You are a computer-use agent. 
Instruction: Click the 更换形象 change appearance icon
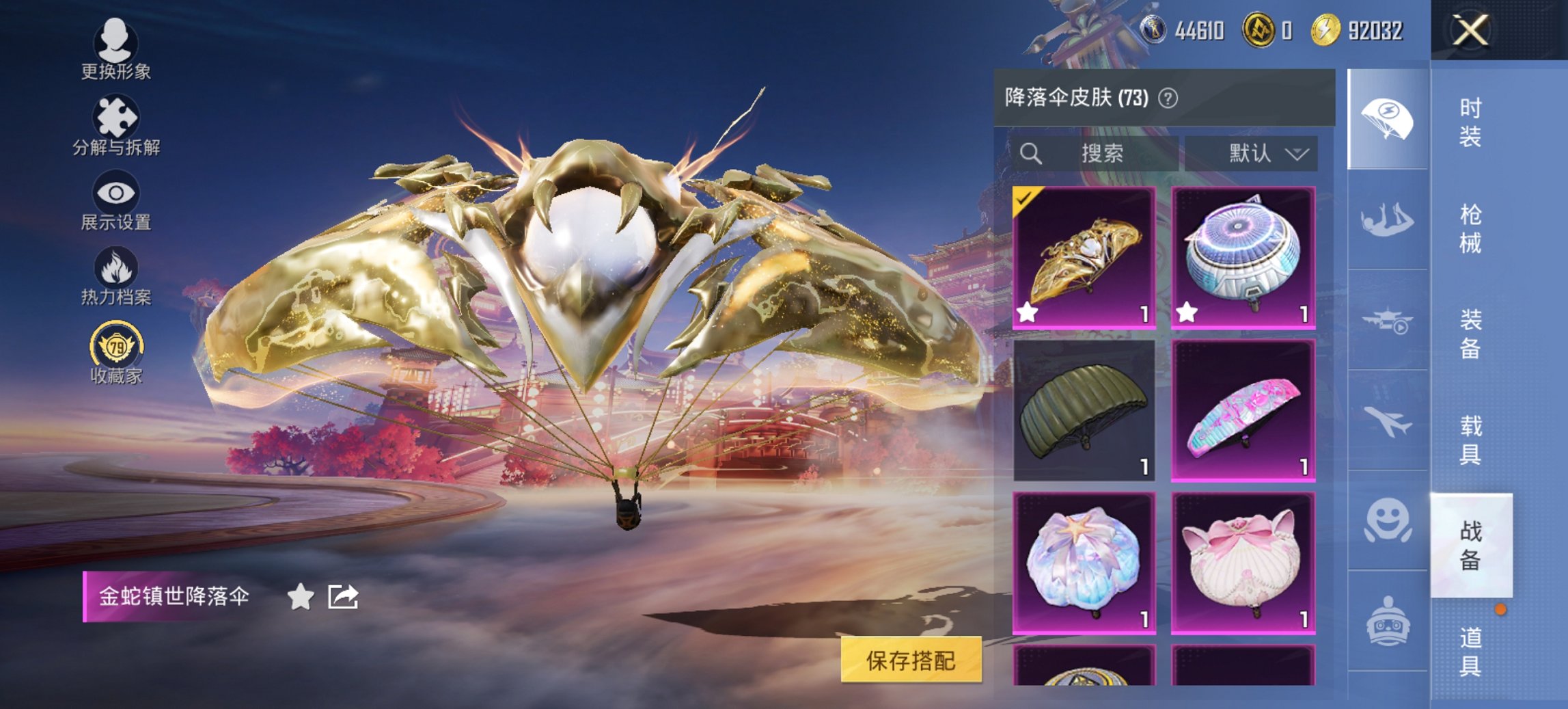point(116,44)
